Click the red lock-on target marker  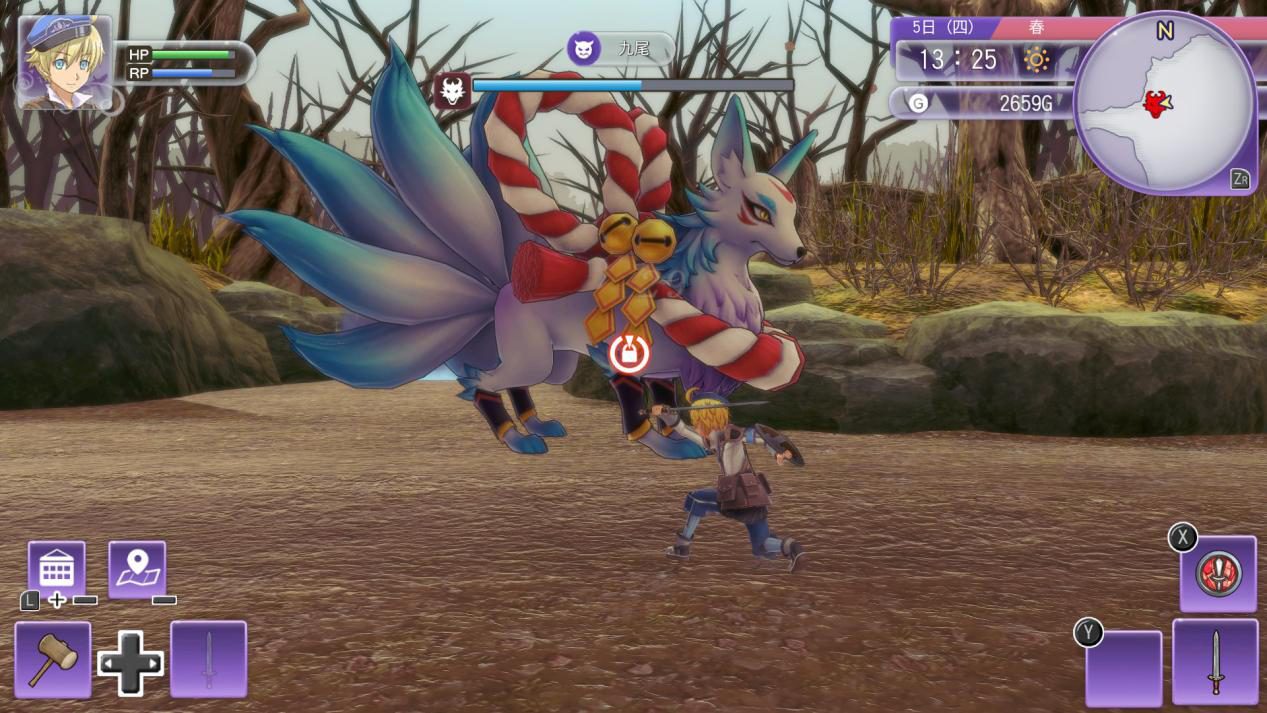(629, 353)
